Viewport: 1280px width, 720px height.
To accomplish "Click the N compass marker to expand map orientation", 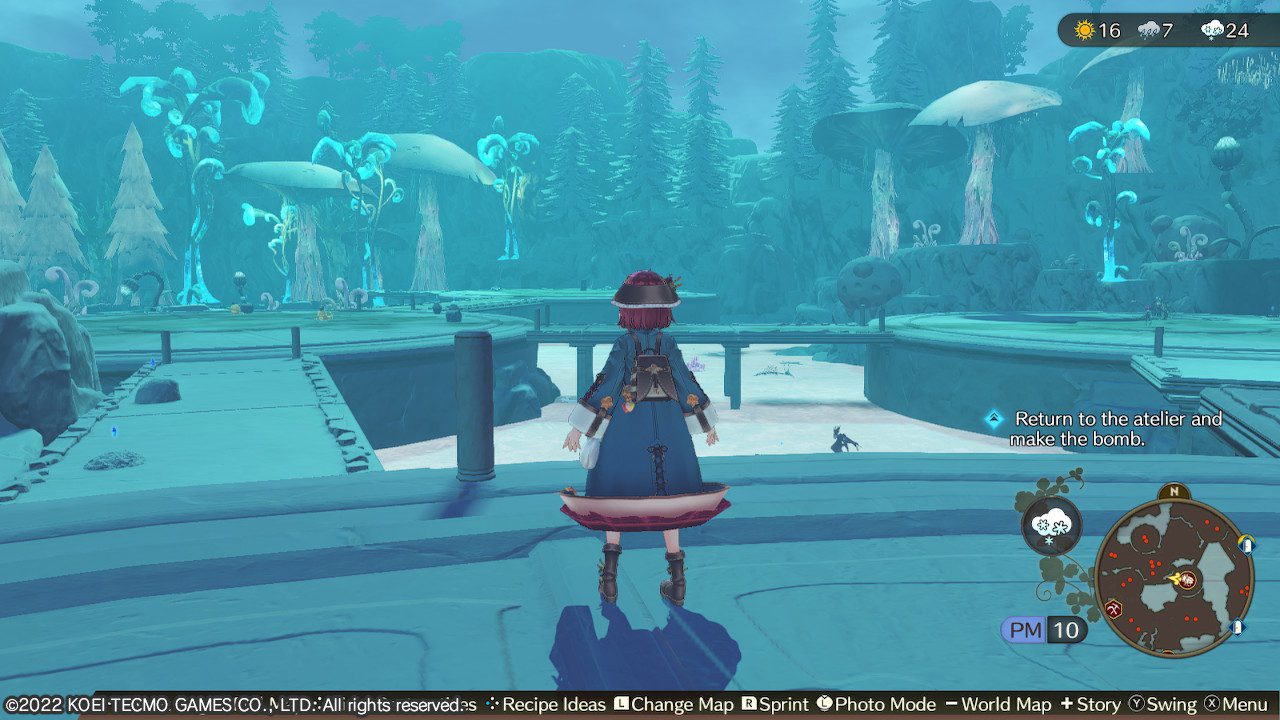I will pos(1174,490).
